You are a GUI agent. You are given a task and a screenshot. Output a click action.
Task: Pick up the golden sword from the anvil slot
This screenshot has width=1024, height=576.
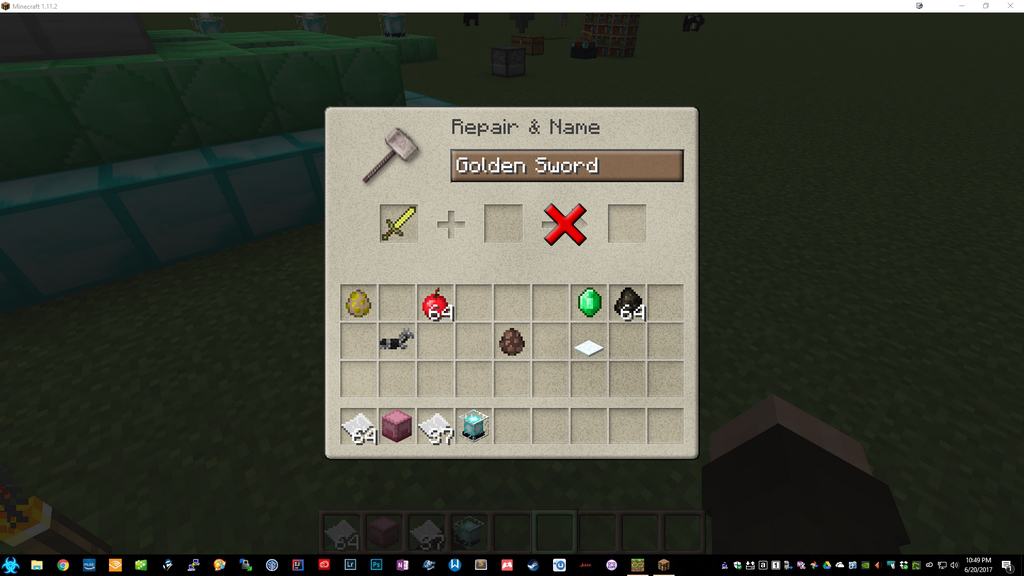pyautogui.click(x=398, y=223)
